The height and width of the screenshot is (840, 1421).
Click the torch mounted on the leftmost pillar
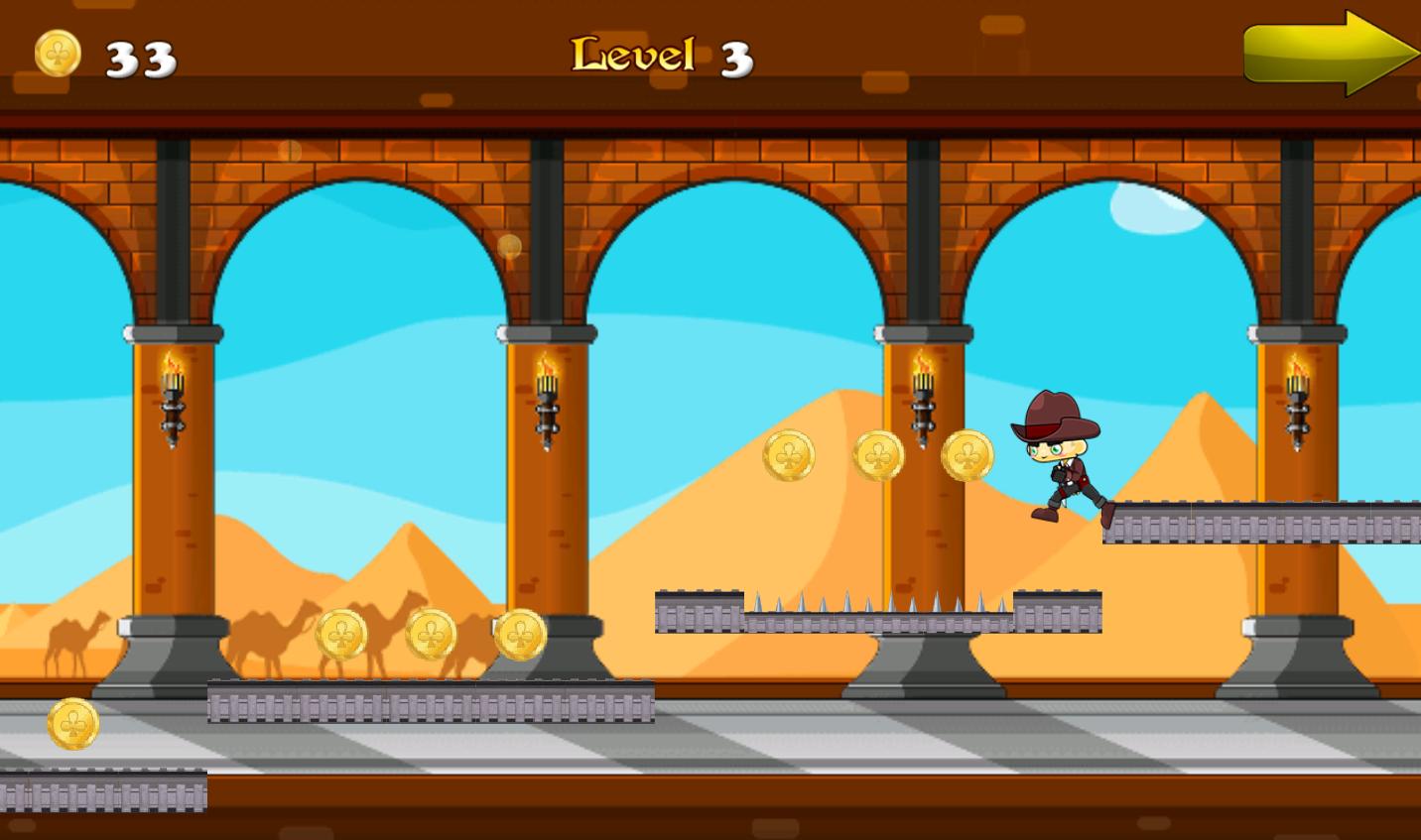(174, 397)
